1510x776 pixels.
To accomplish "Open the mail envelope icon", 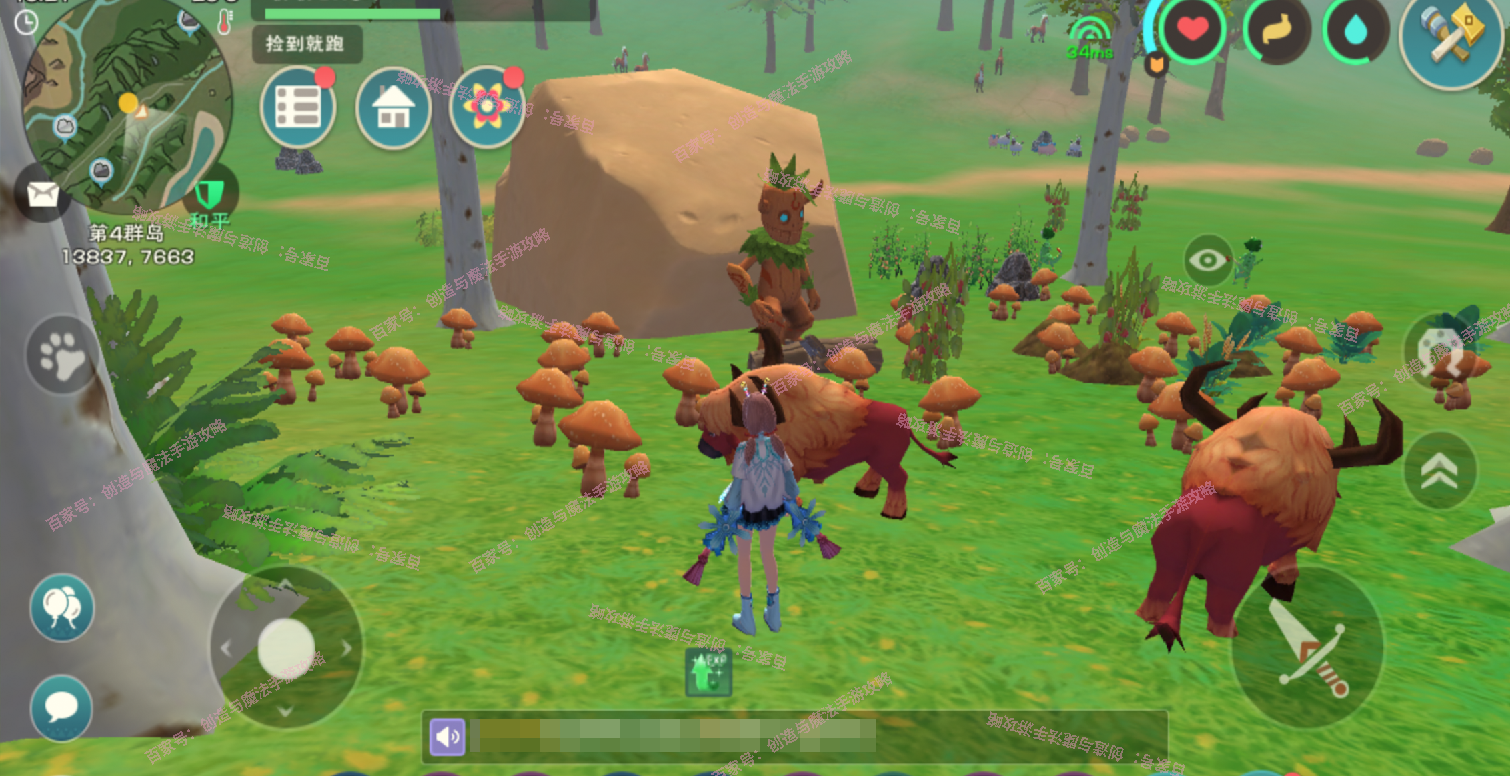I will click(43, 194).
